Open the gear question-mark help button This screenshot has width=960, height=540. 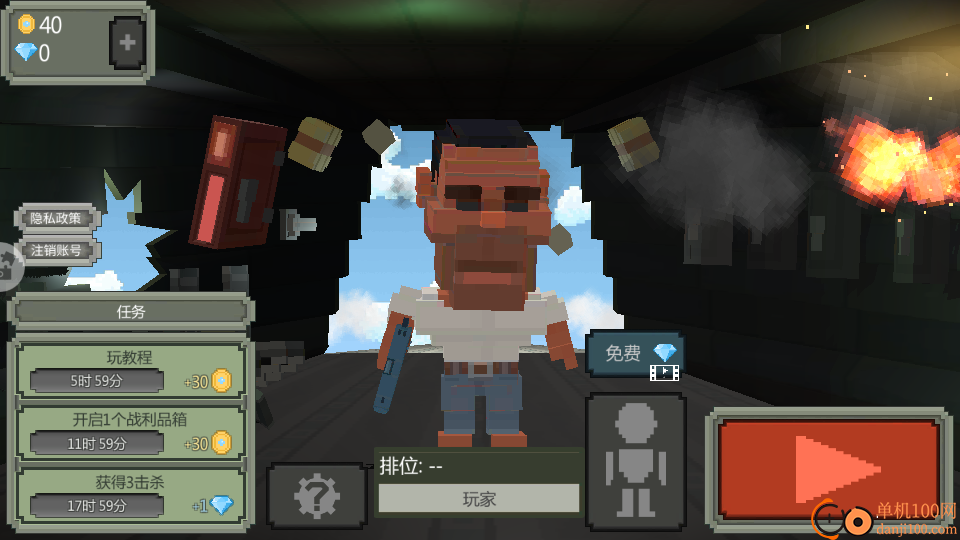click(x=316, y=495)
